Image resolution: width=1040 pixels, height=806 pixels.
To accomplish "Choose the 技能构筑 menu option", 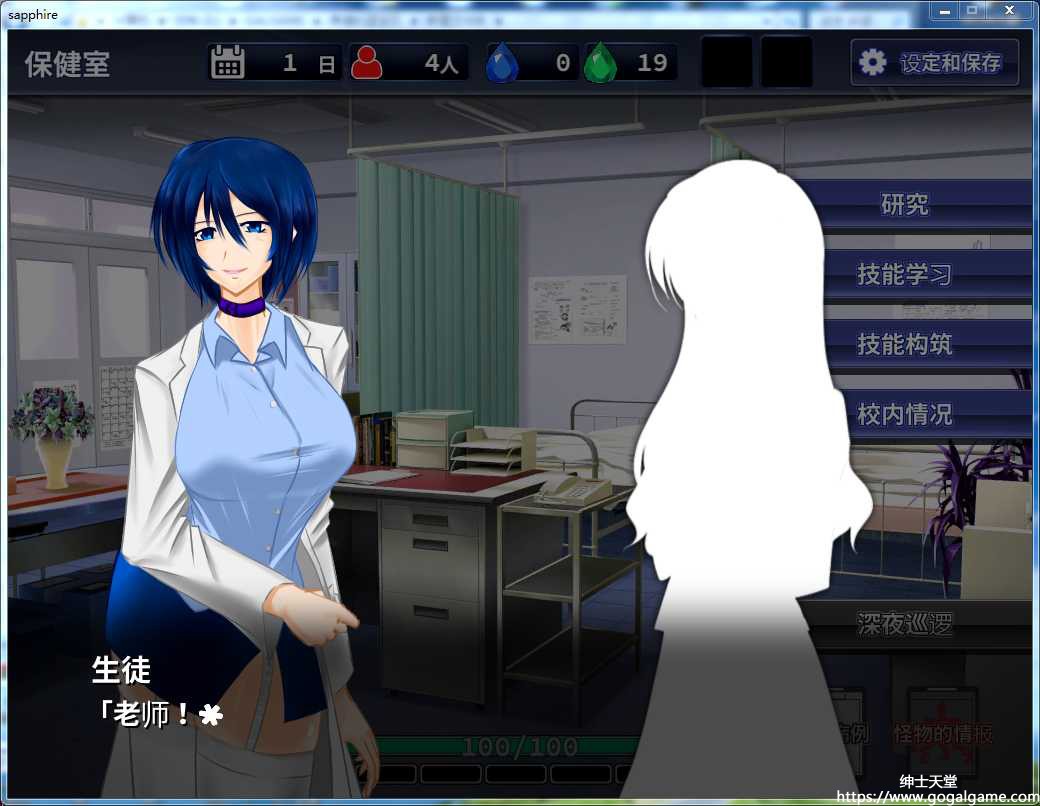I will click(x=905, y=345).
